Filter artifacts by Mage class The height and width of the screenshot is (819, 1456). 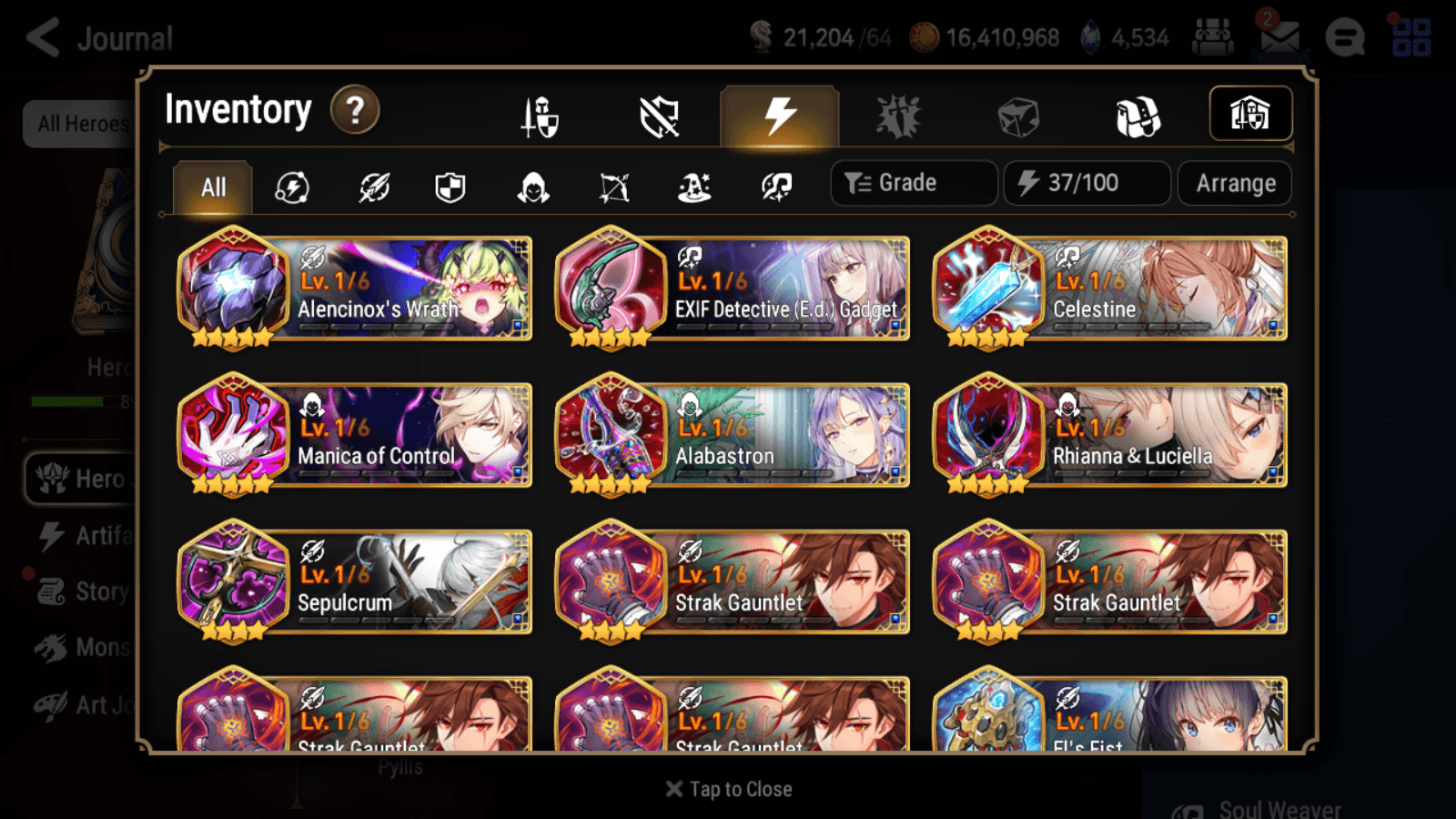pyautogui.click(x=693, y=187)
